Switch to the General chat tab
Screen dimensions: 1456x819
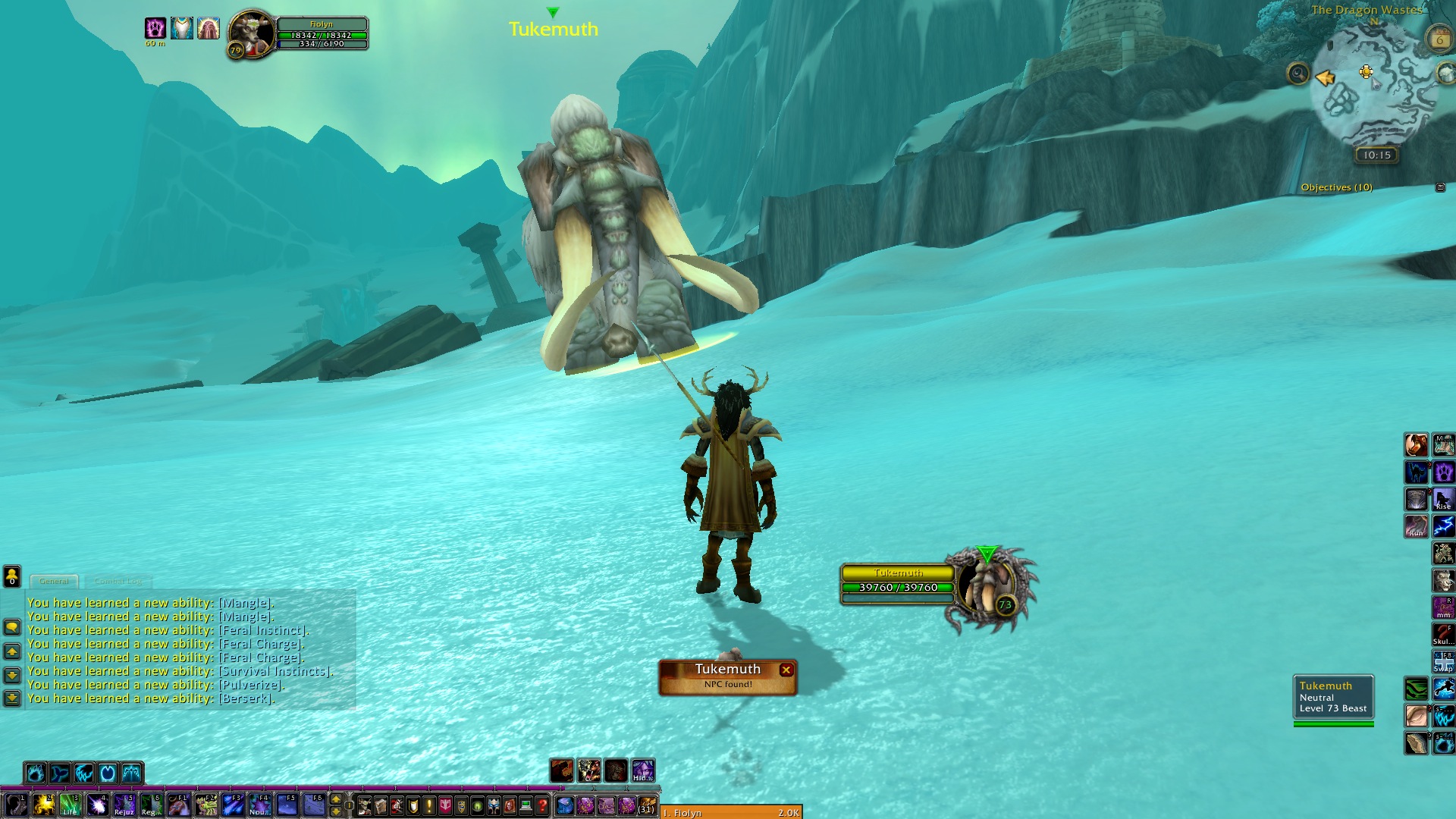pyautogui.click(x=54, y=582)
